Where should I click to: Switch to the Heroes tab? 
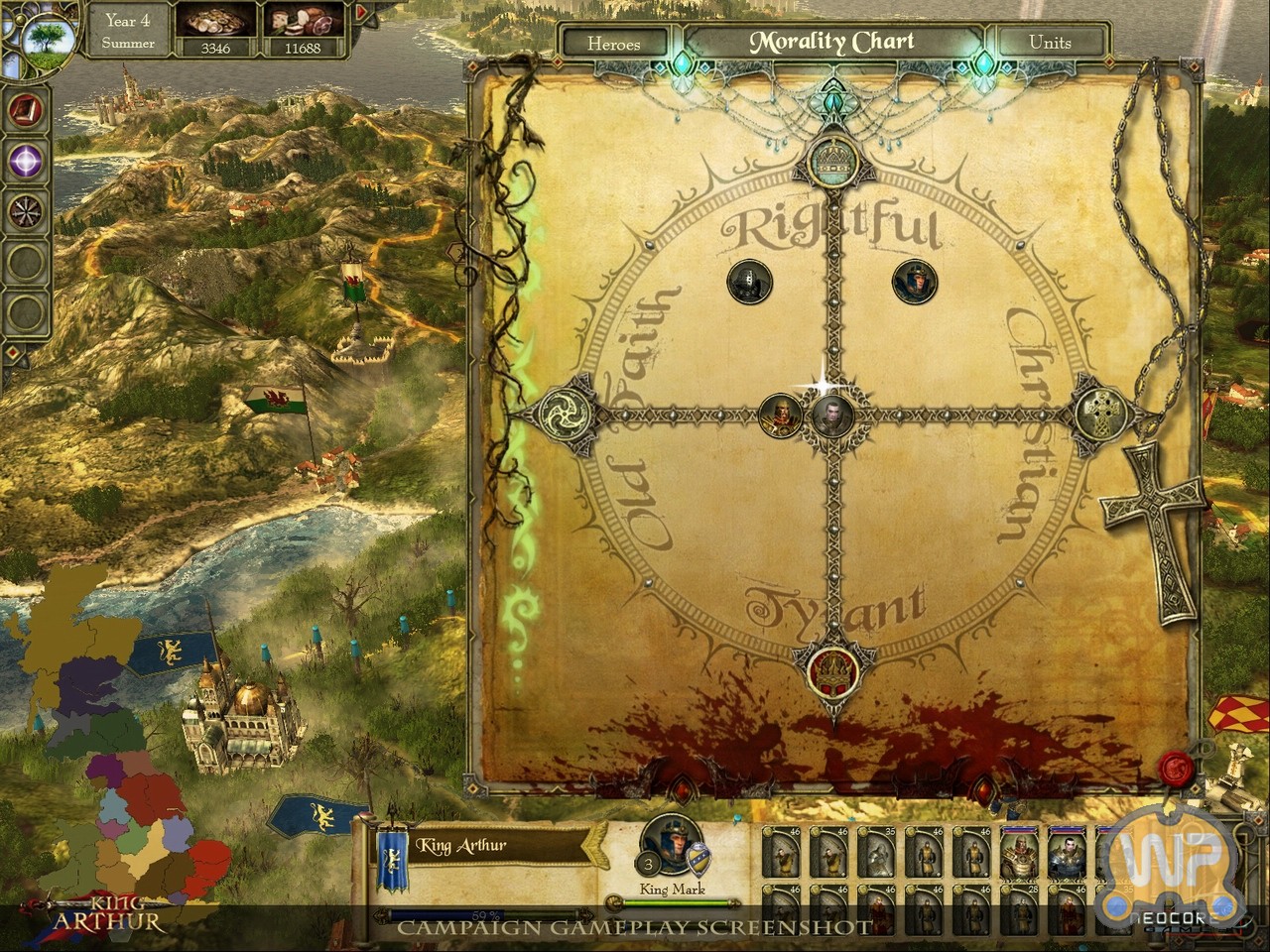pyautogui.click(x=613, y=43)
